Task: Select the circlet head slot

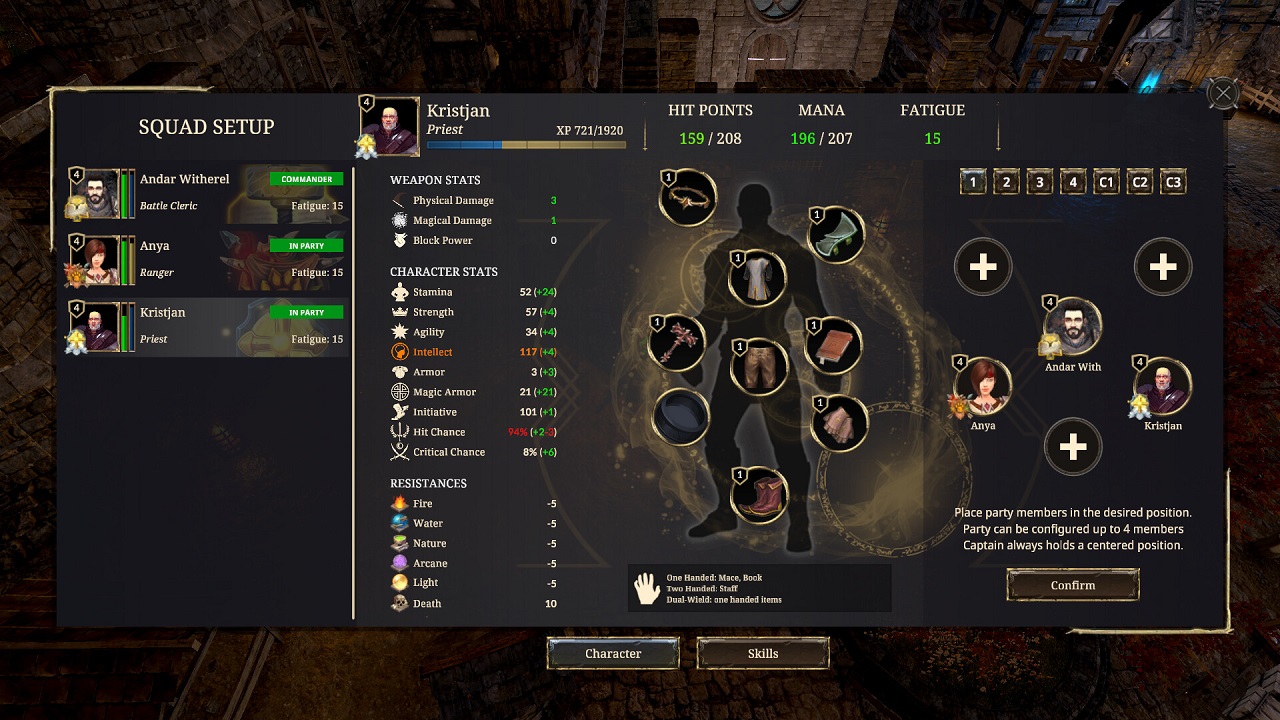Action: click(688, 197)
